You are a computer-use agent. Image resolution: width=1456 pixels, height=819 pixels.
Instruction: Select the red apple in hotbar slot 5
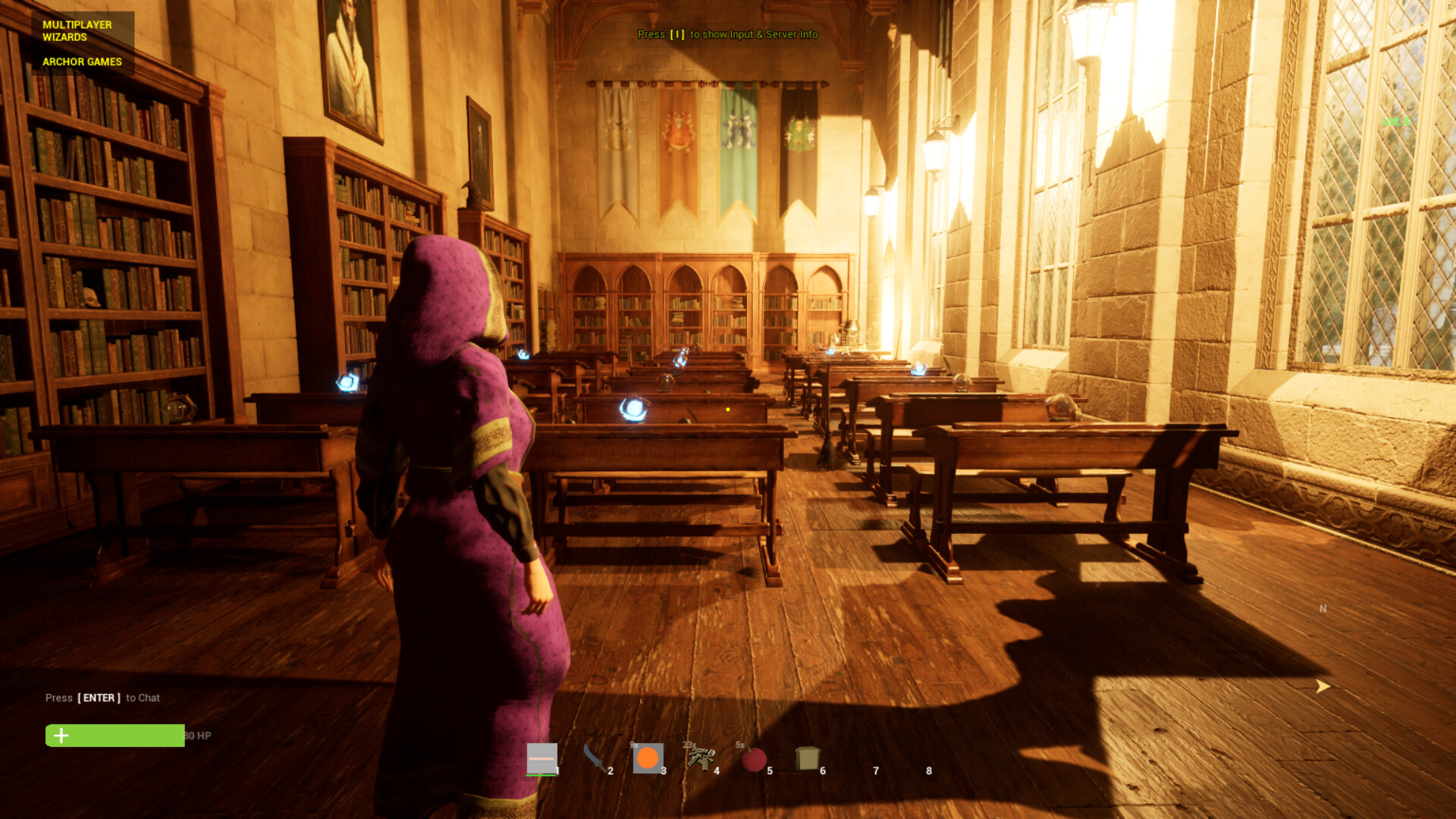tap(753, 759)
